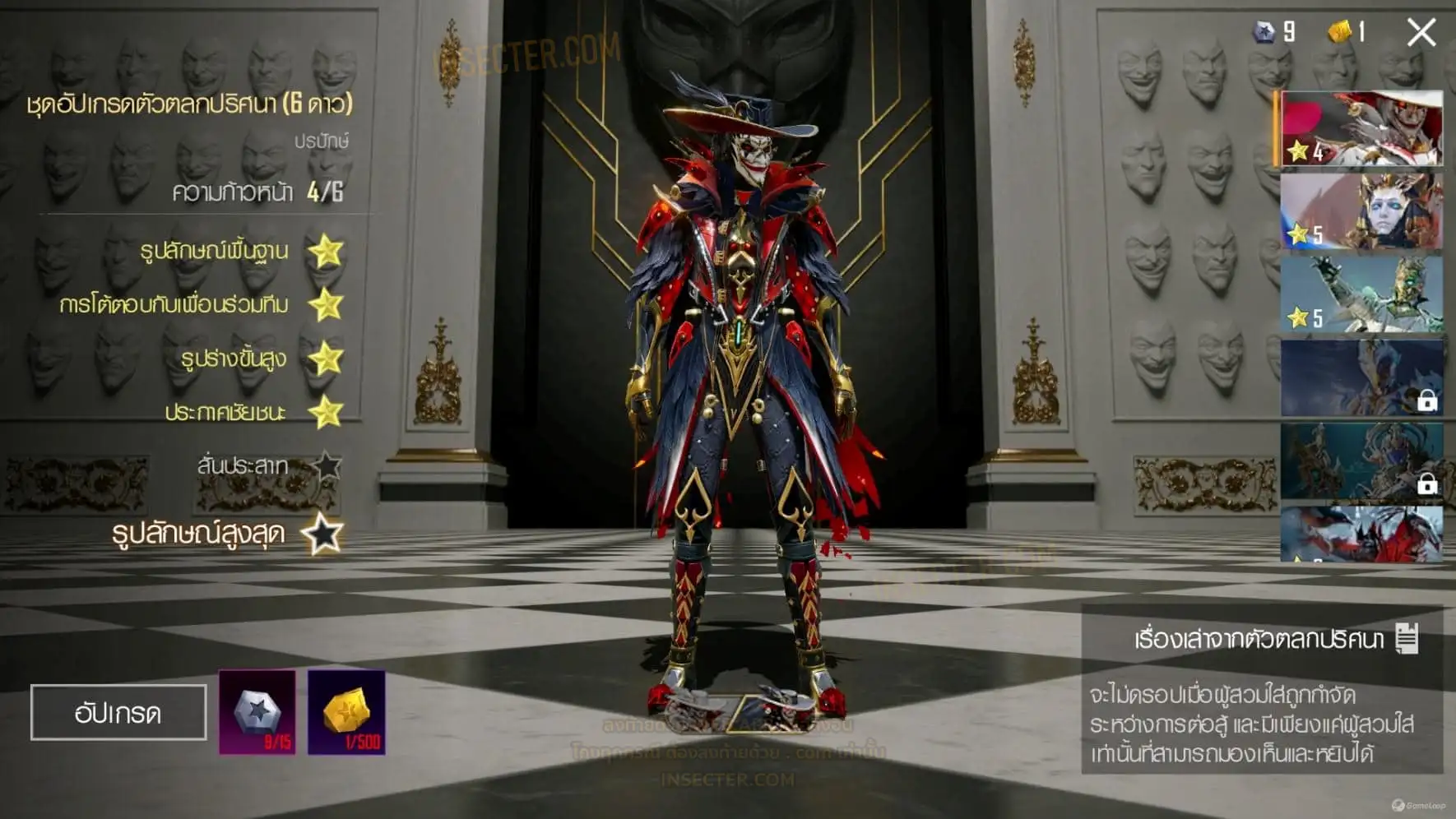Select the silver star material slot showing 9/15
The height and width of the screenshot is (819, 1456).
(x=257, y=712)
